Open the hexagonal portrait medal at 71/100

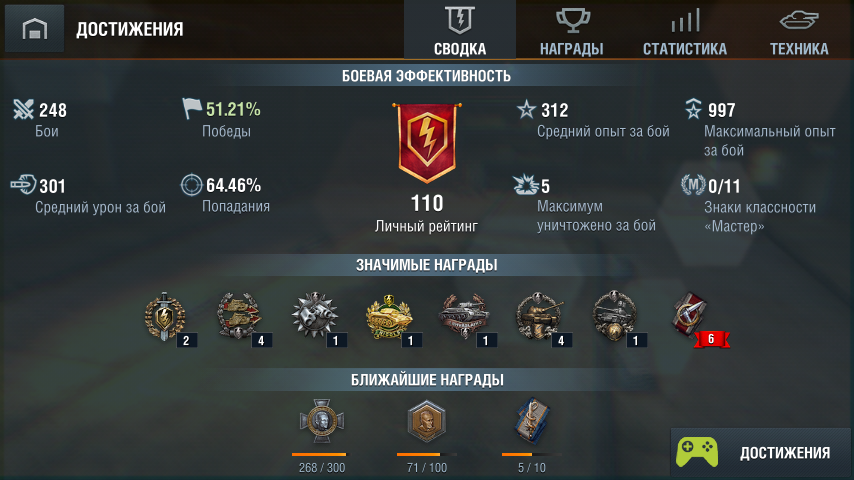(x=425, y=424)
